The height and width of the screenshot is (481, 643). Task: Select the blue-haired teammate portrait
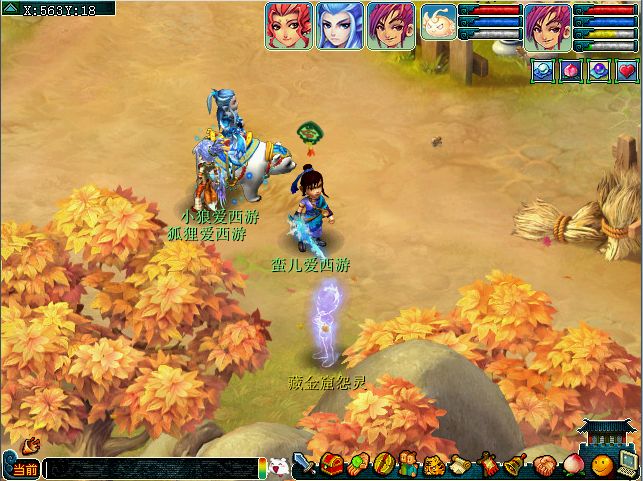[x=340, y=25]
